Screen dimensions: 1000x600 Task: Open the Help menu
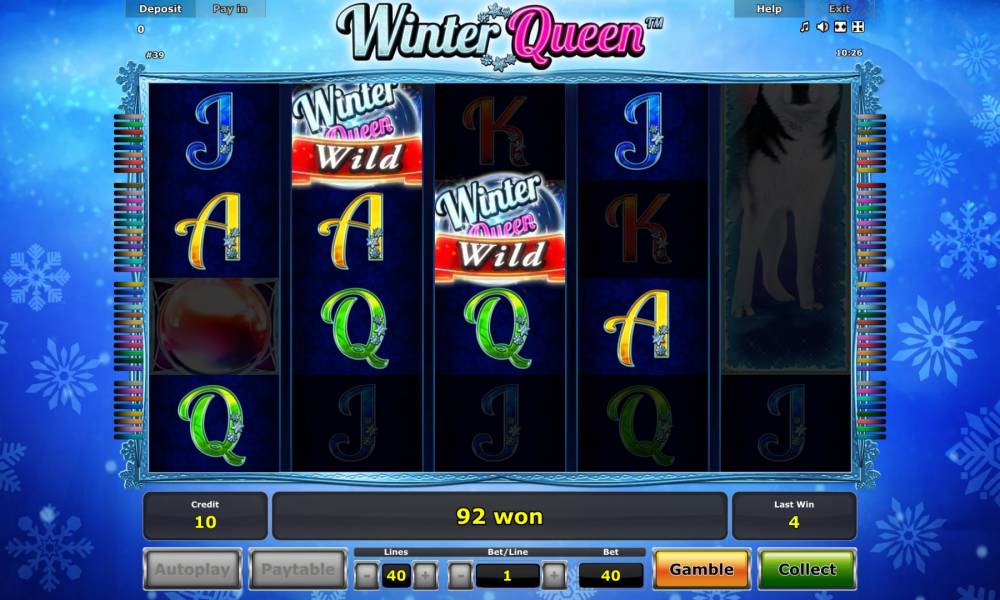[x=769, y=8]
